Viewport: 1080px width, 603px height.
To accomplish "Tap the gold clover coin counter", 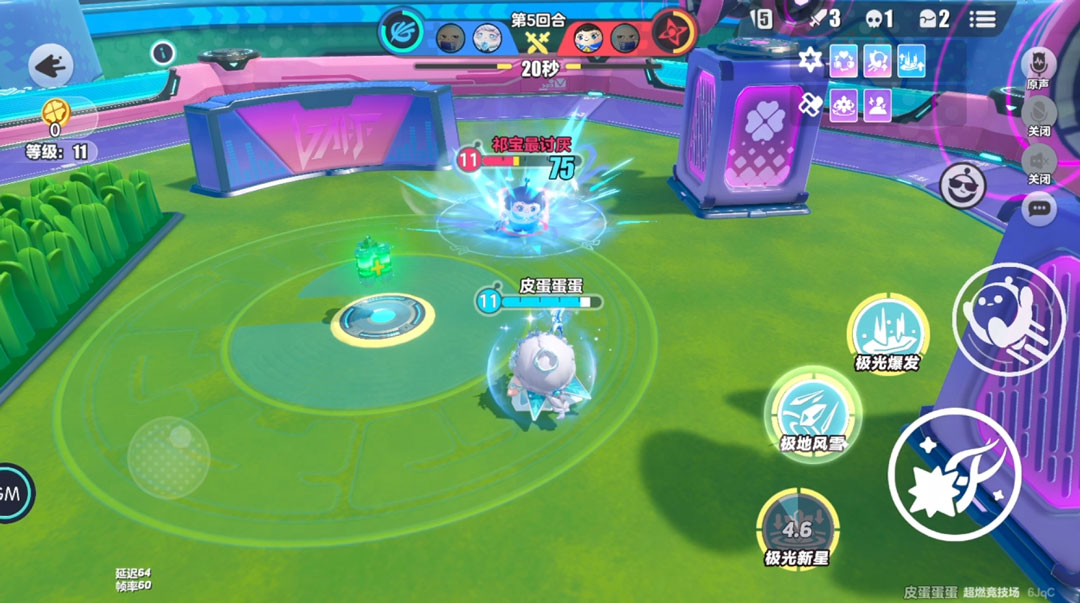I will click(x=56, y=113).
